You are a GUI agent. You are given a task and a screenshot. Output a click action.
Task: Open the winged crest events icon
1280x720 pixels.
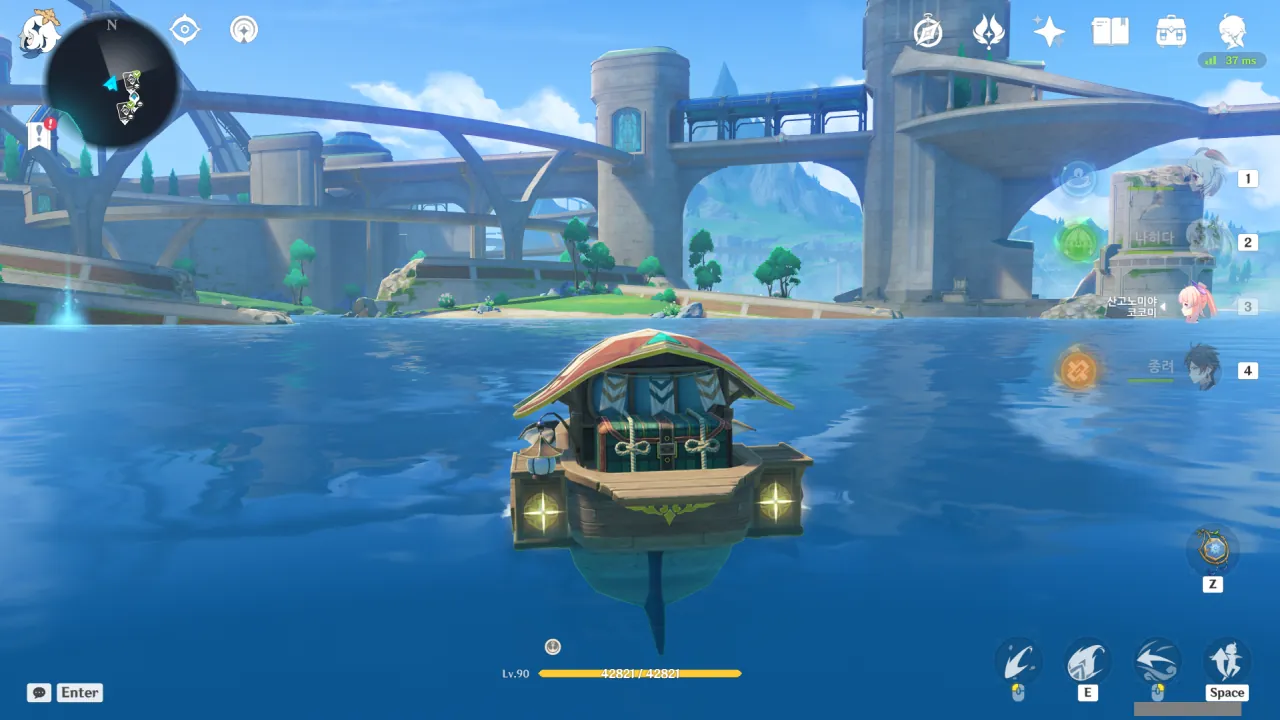coord(989,32)
